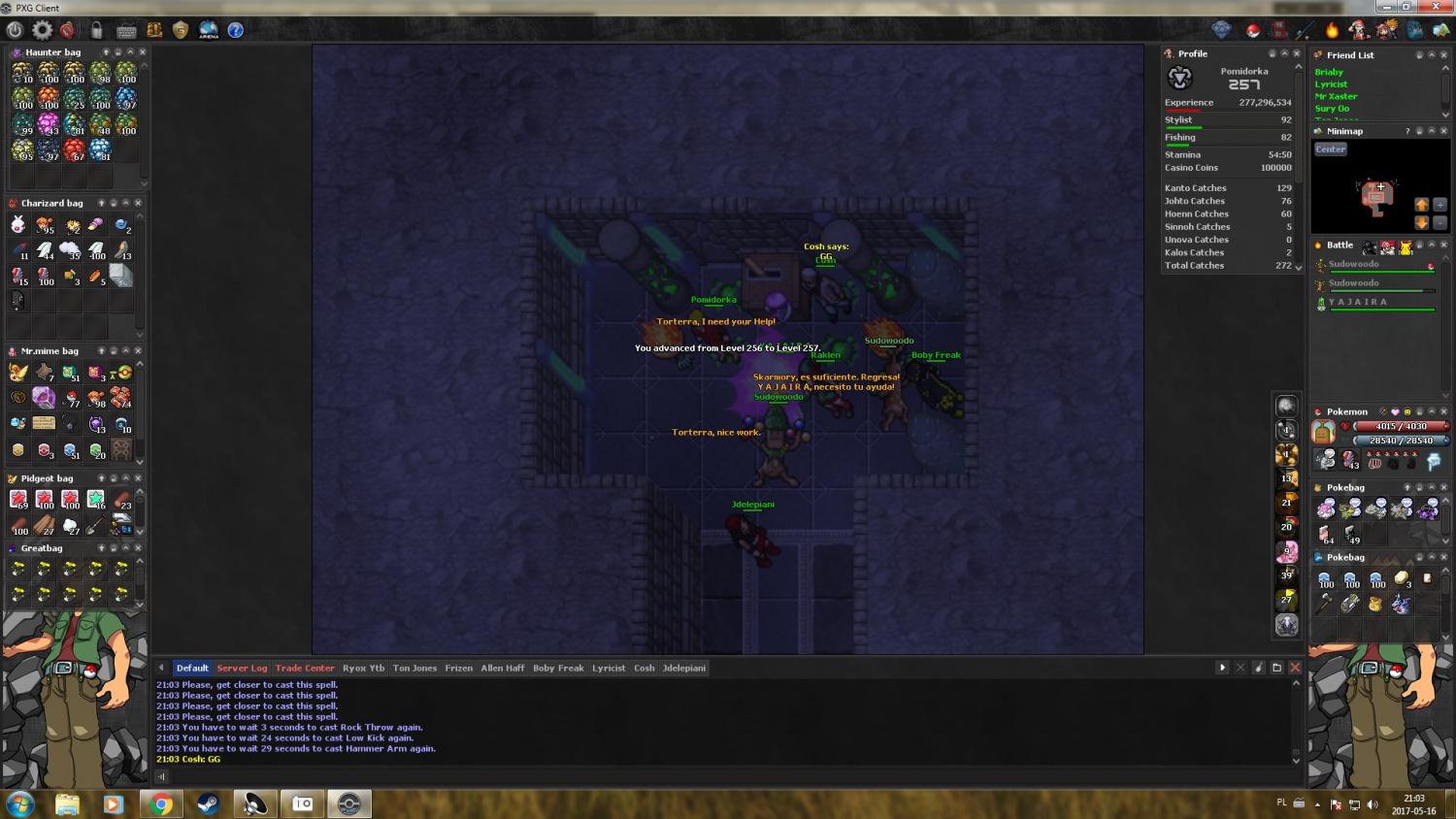Open the gear settings menu
The height and width of the screenshot is (819, 1456).
pyautogui.click(x=42, y=30)
